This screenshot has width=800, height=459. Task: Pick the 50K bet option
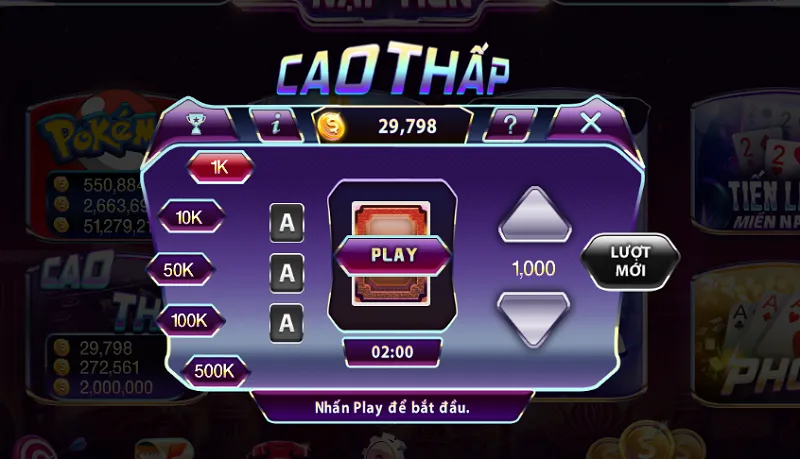[x=181, y=269]
